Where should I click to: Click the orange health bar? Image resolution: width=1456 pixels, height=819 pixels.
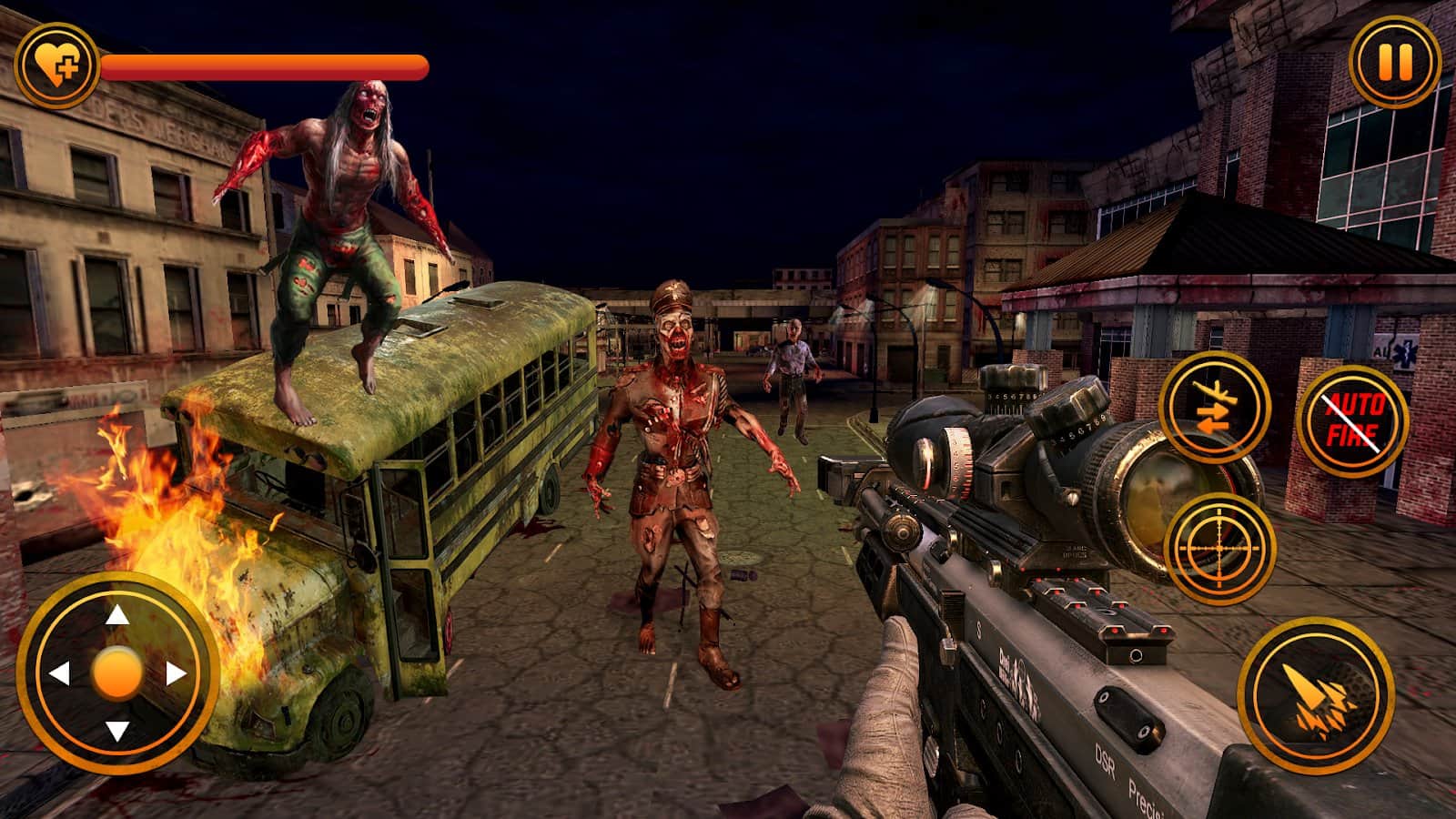click(264, 66)
